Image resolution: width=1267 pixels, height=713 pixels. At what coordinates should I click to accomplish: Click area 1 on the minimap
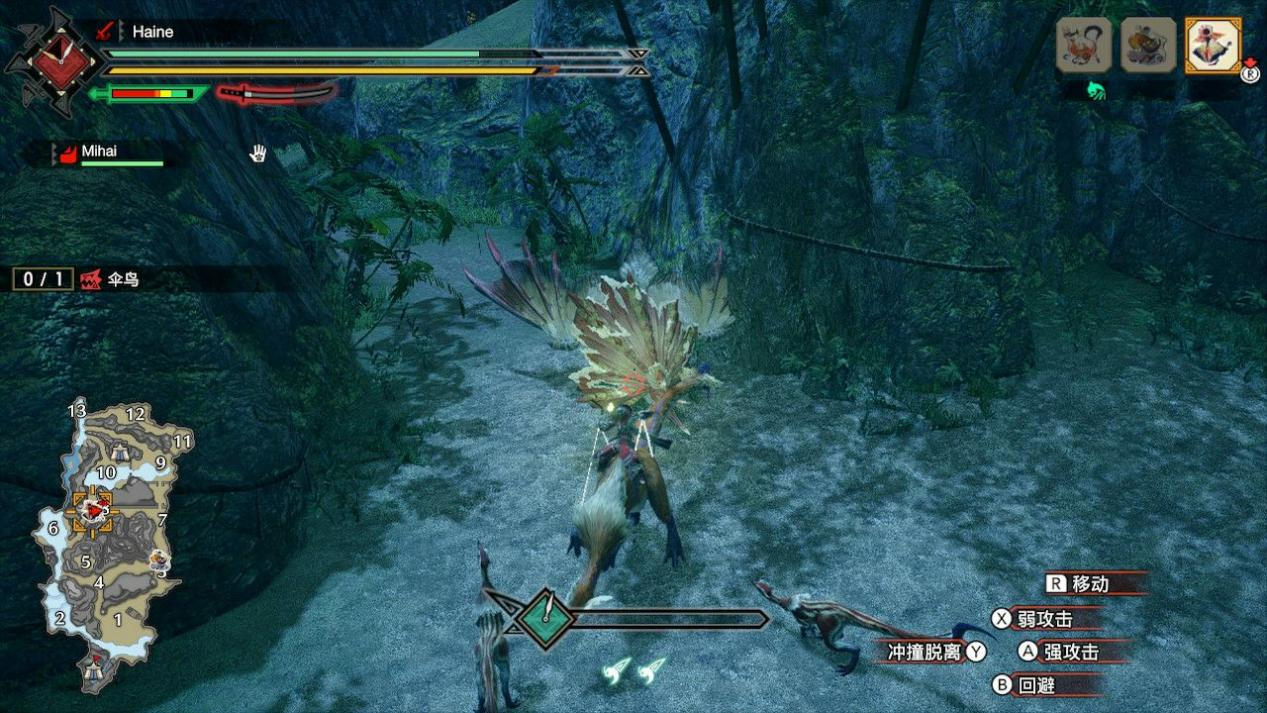pyautogui.click(x=117, y=620)
